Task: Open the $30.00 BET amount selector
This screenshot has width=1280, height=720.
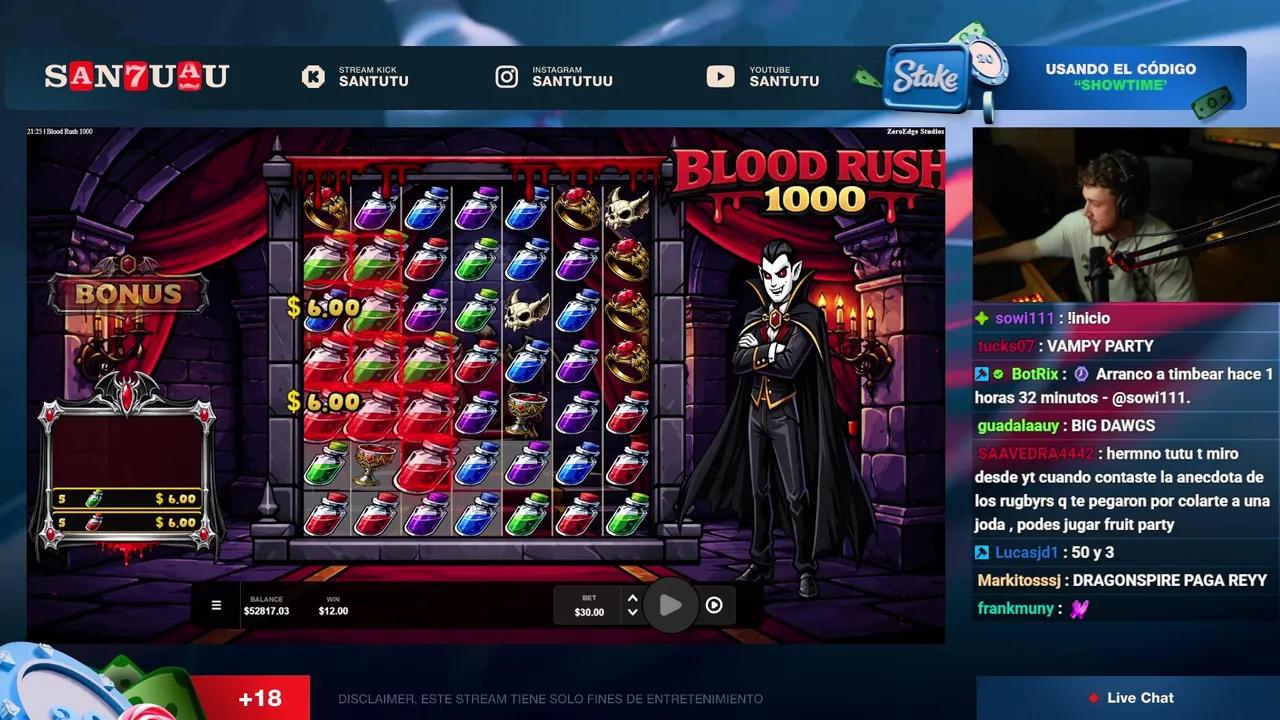Action: [589, 605]
